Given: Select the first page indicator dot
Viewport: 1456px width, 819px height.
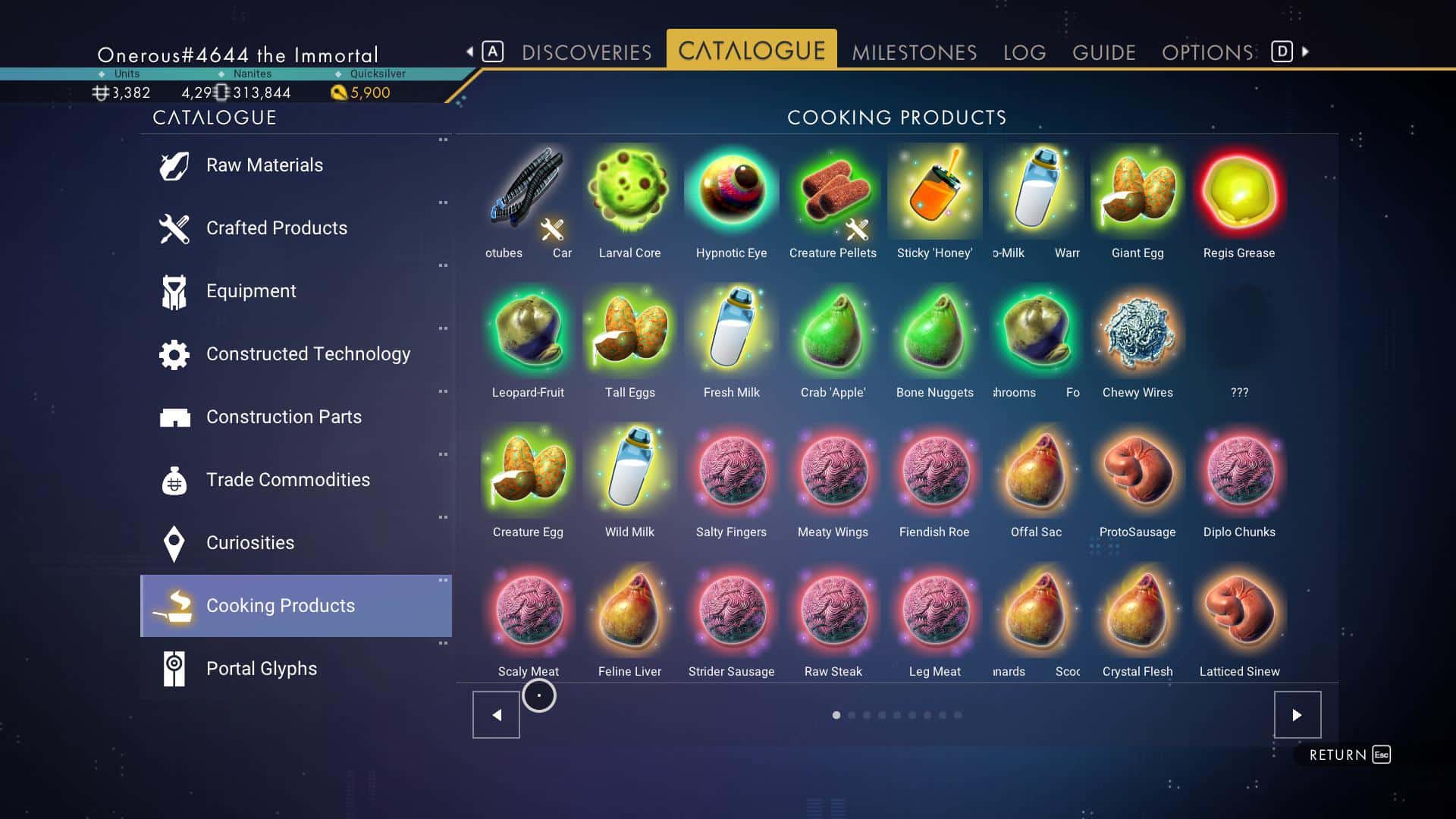Looking at the screenshot, I should [x=837, y=714].
